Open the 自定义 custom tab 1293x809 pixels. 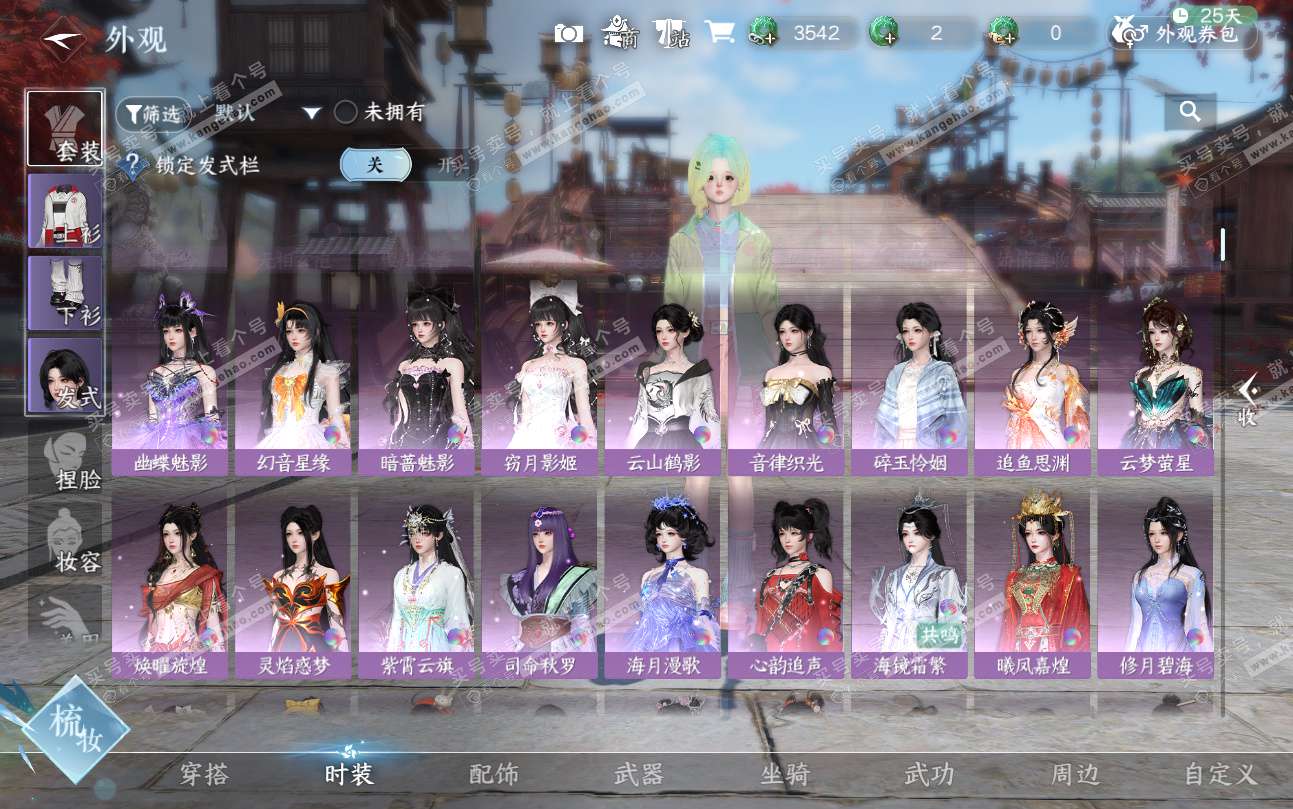click(x=1219, y=774)
